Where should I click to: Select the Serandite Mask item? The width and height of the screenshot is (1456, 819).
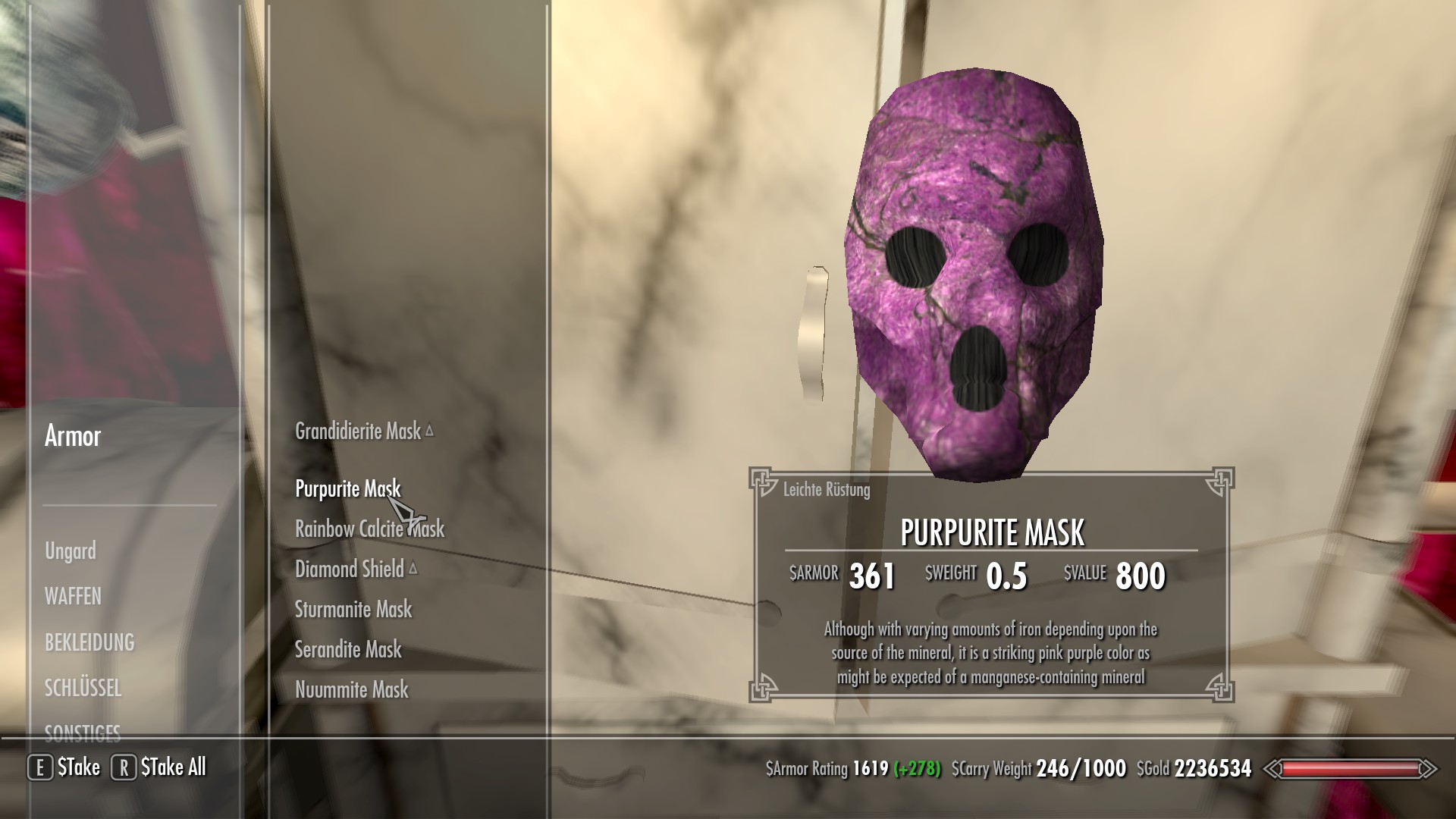click(x=348, y=650)
